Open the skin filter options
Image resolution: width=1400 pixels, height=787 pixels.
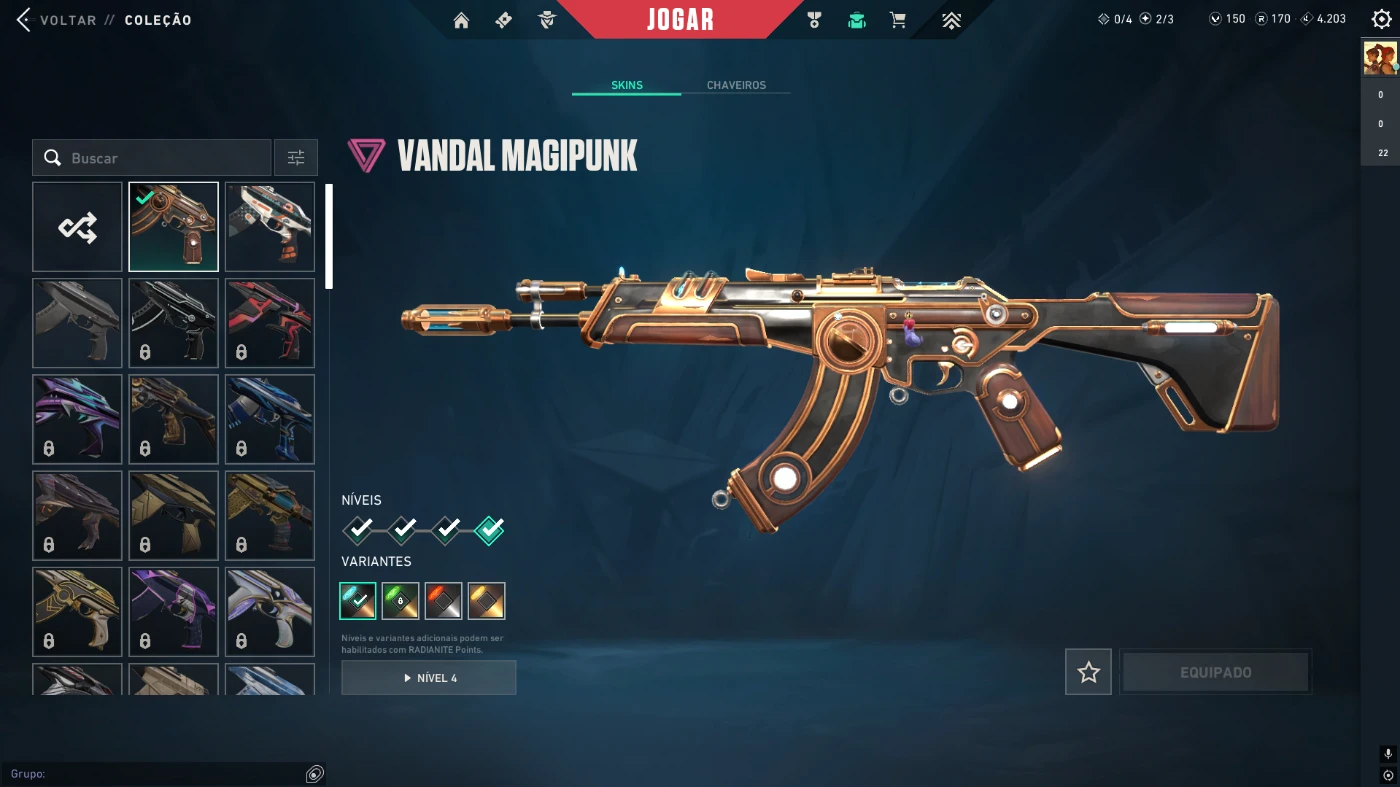click(296, 158)
